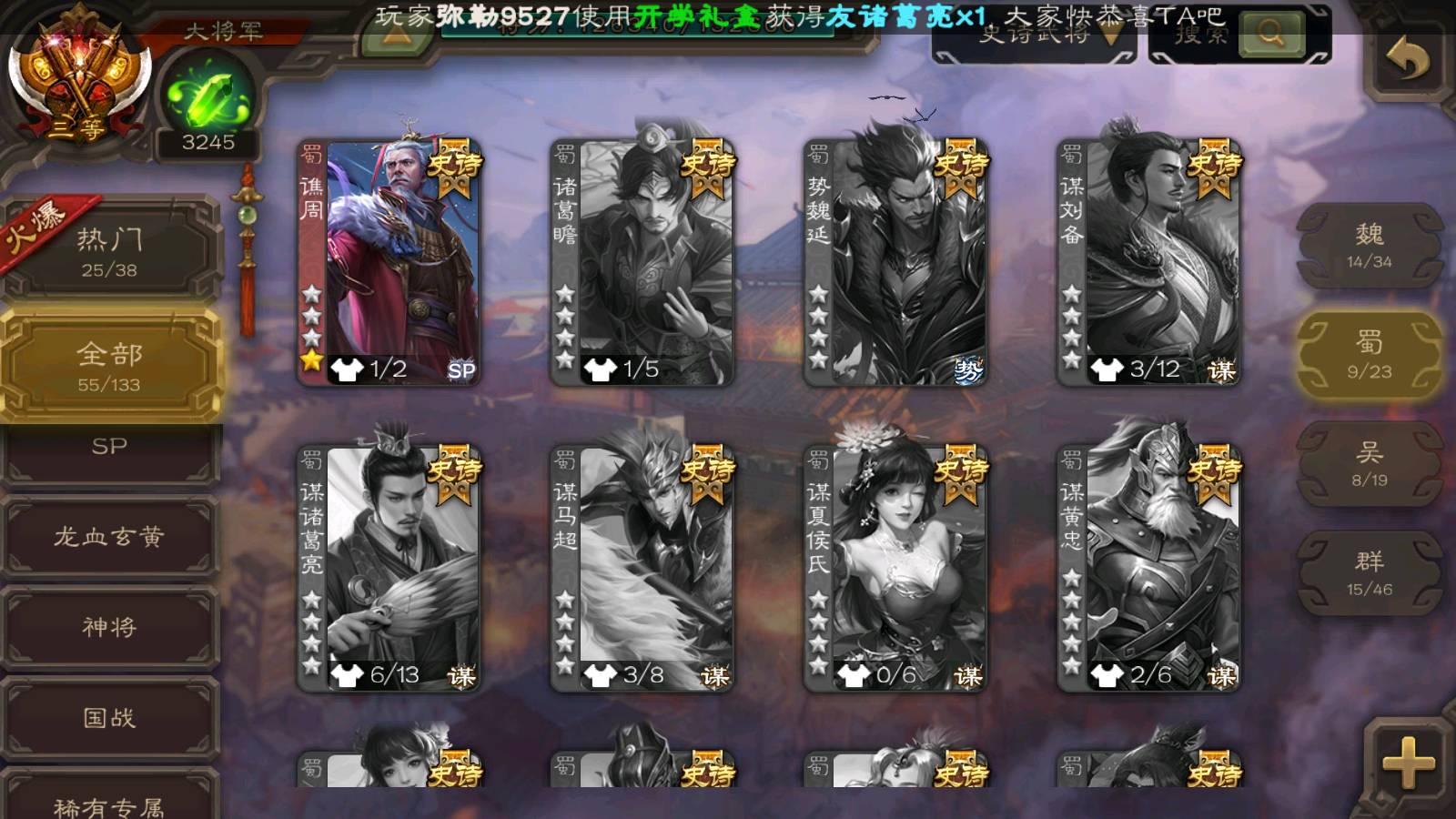
Task: Open the 诸葛瞻 hero card
Action: coord(642,262)
